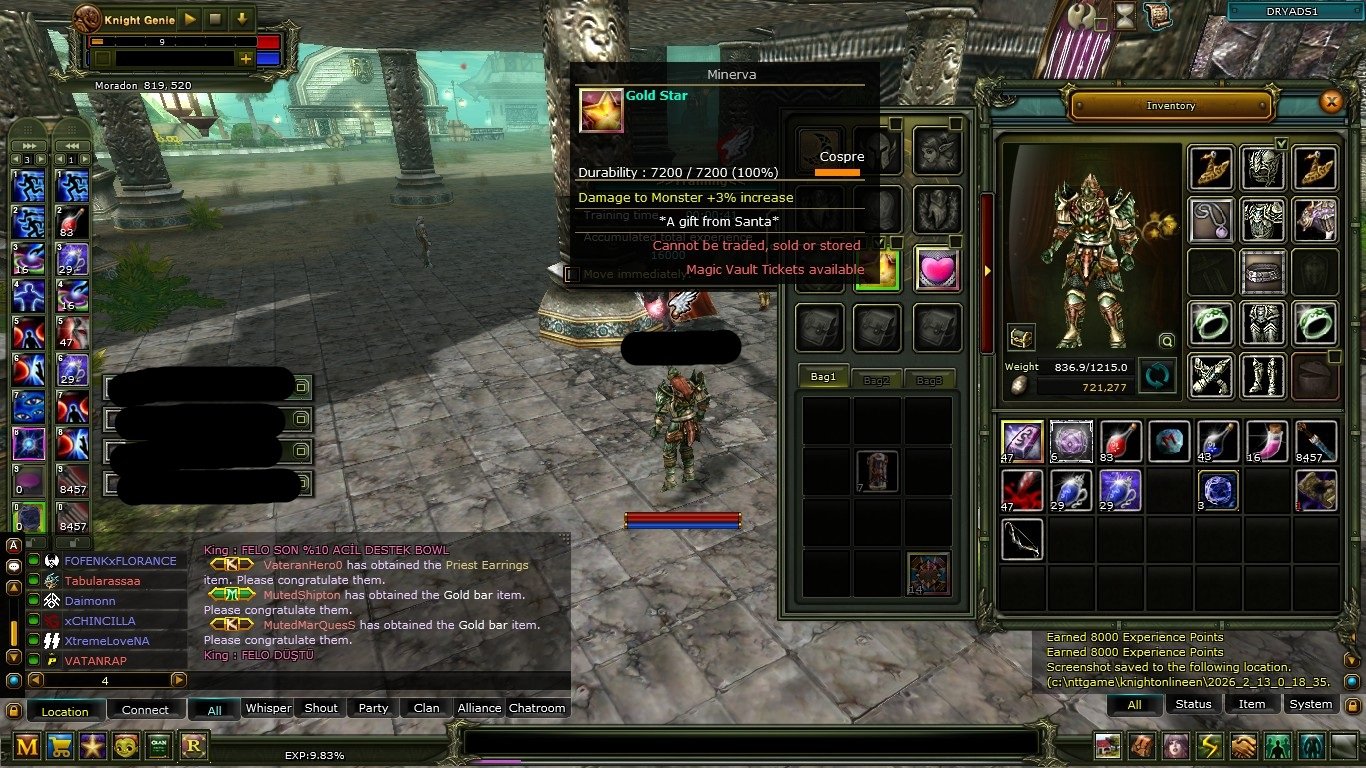1366x768 pixels.
Task: Select the equipped belt slot
Action: [1263, 271]
